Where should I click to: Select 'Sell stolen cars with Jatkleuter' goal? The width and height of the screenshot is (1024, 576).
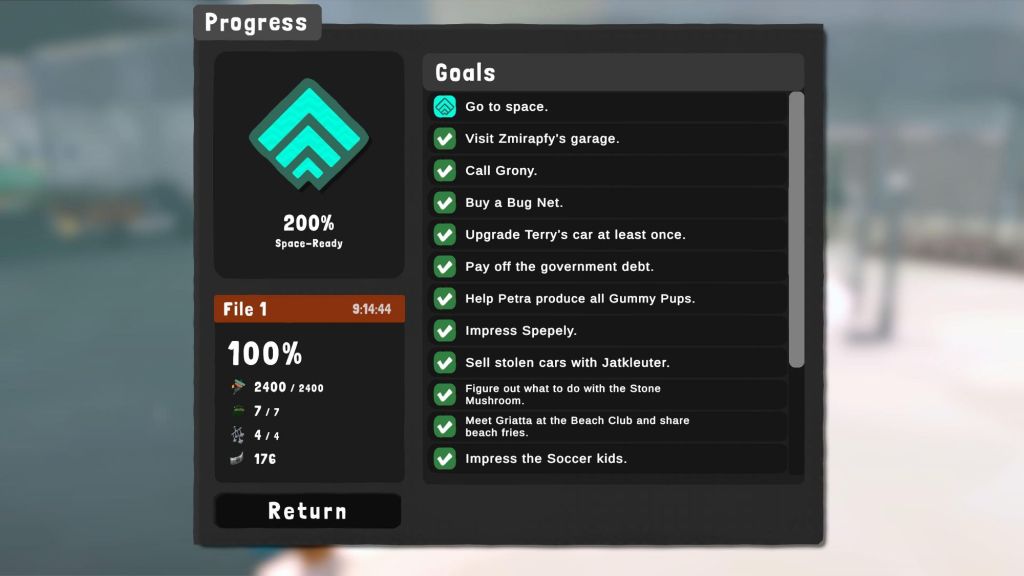pyautogui.click(x=608, y=363)
